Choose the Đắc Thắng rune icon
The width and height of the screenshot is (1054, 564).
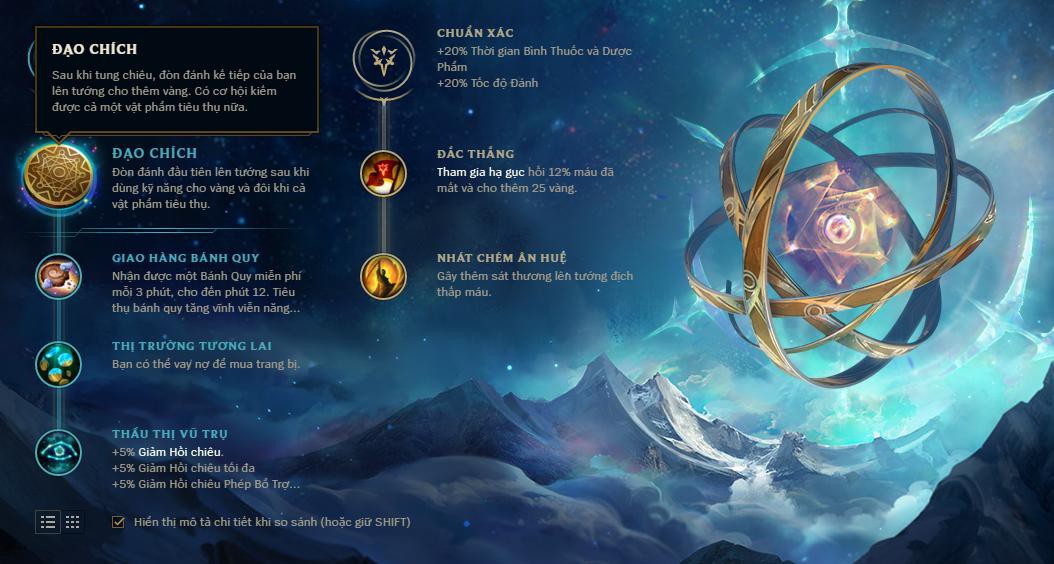383,173
